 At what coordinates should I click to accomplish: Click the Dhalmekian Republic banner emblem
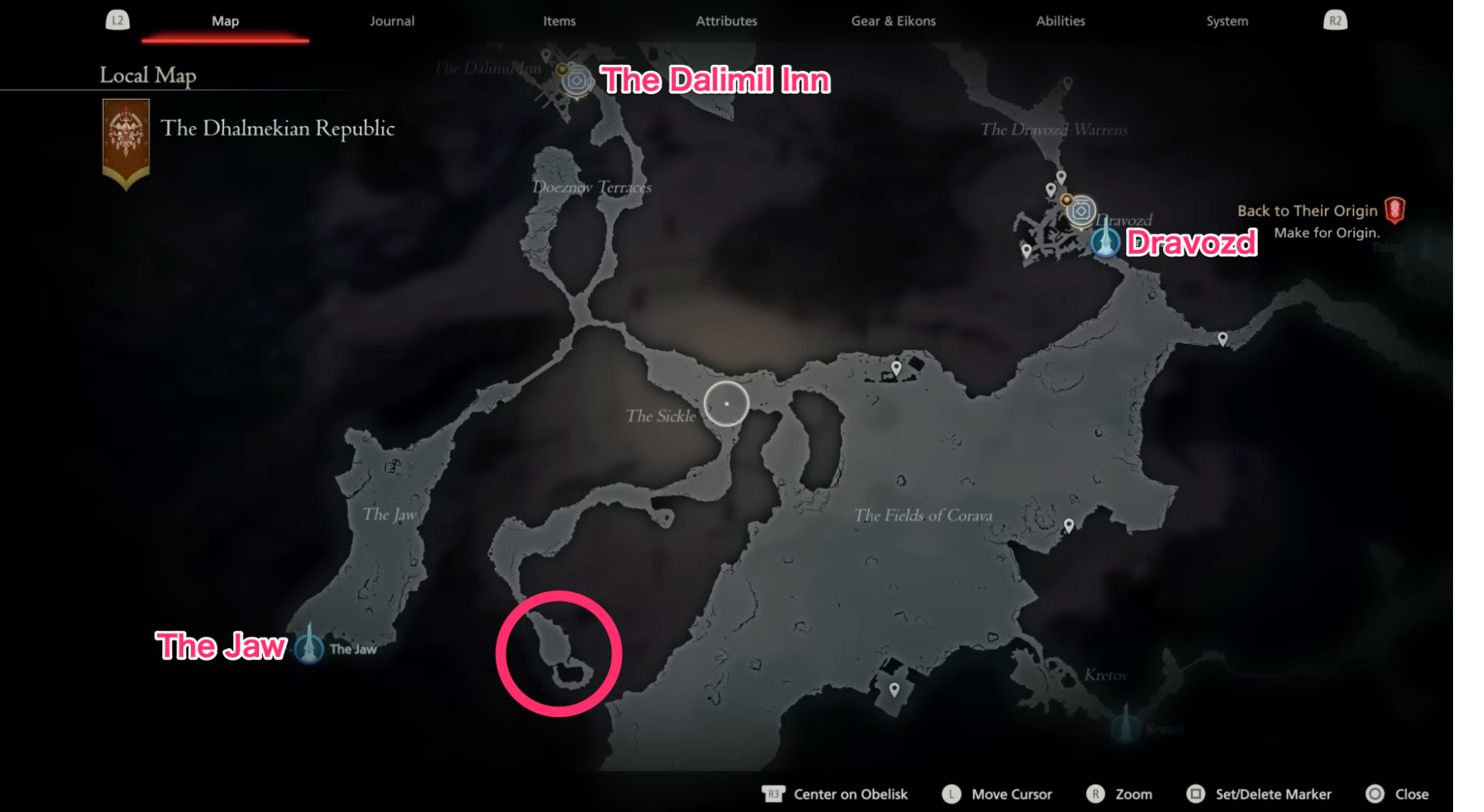(x=124, y=131)
